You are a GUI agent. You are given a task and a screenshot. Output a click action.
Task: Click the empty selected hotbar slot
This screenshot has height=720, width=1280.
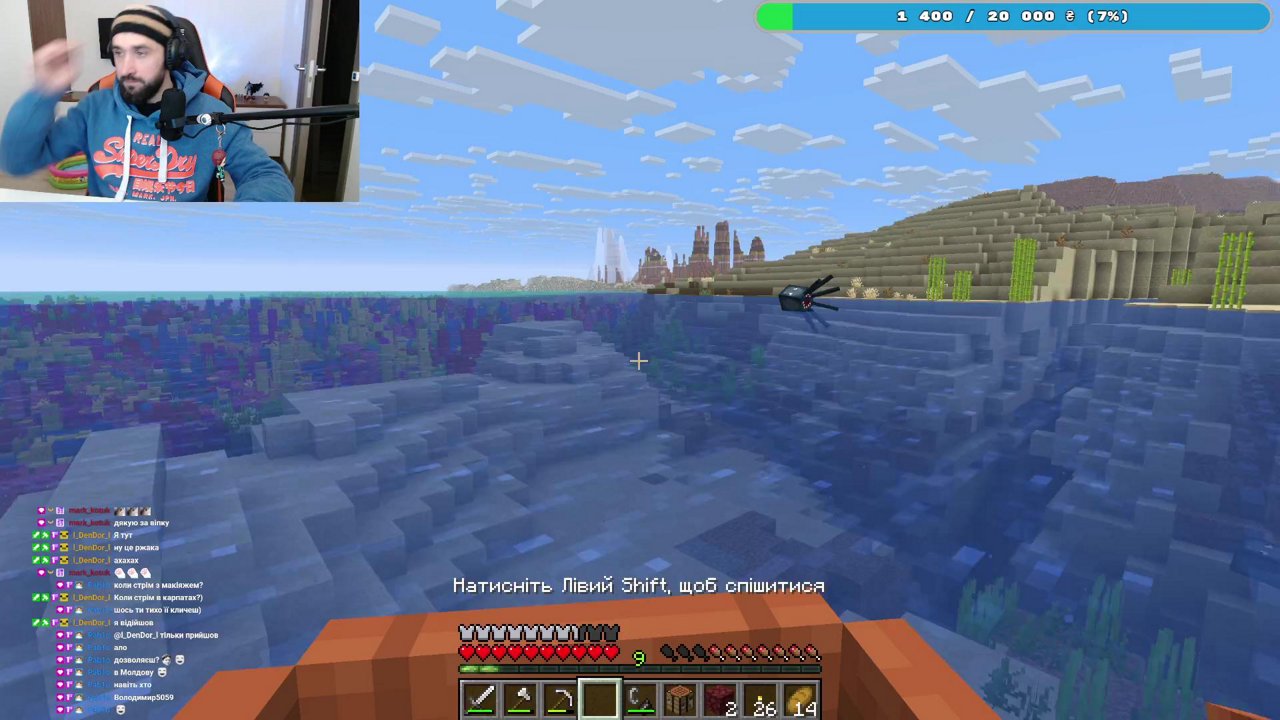pyautogui.click(x=599, y=697)
